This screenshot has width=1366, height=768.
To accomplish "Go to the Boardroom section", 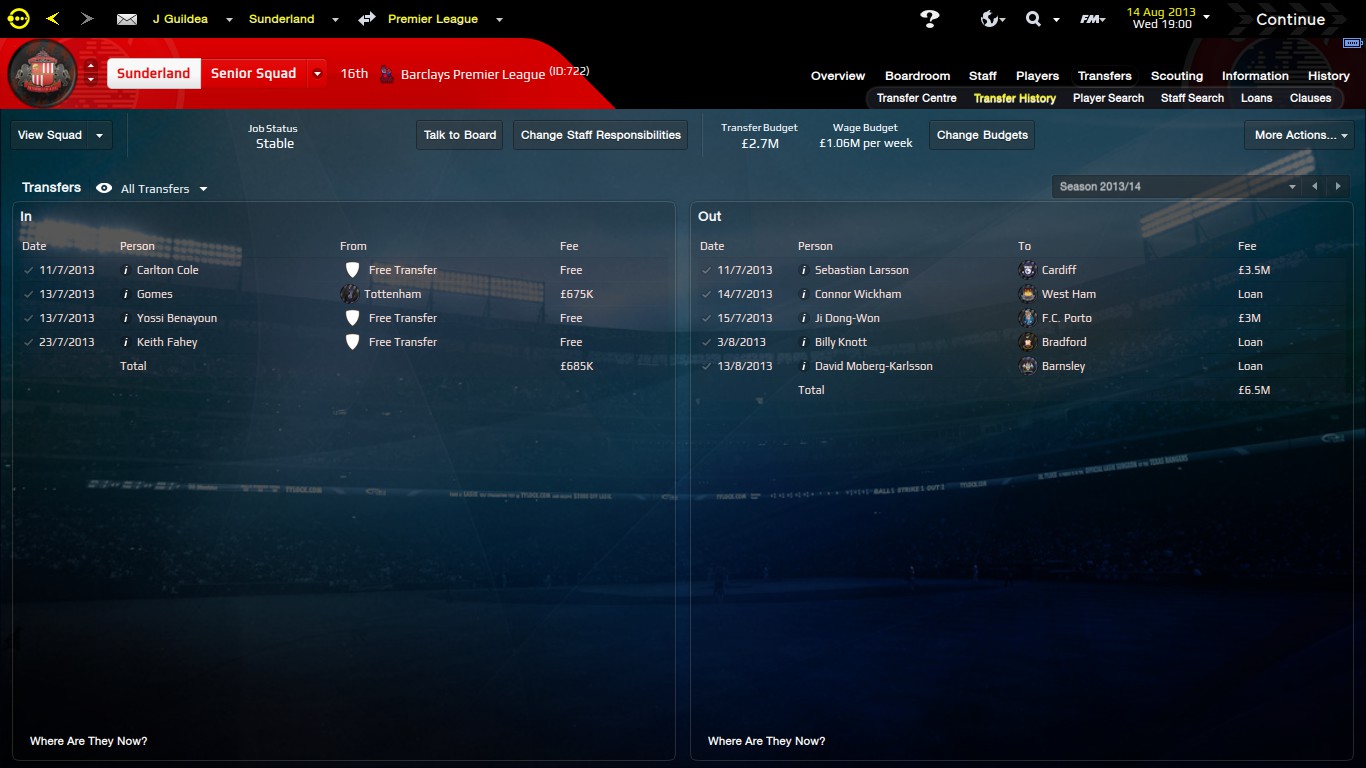I will pos(917,76).
